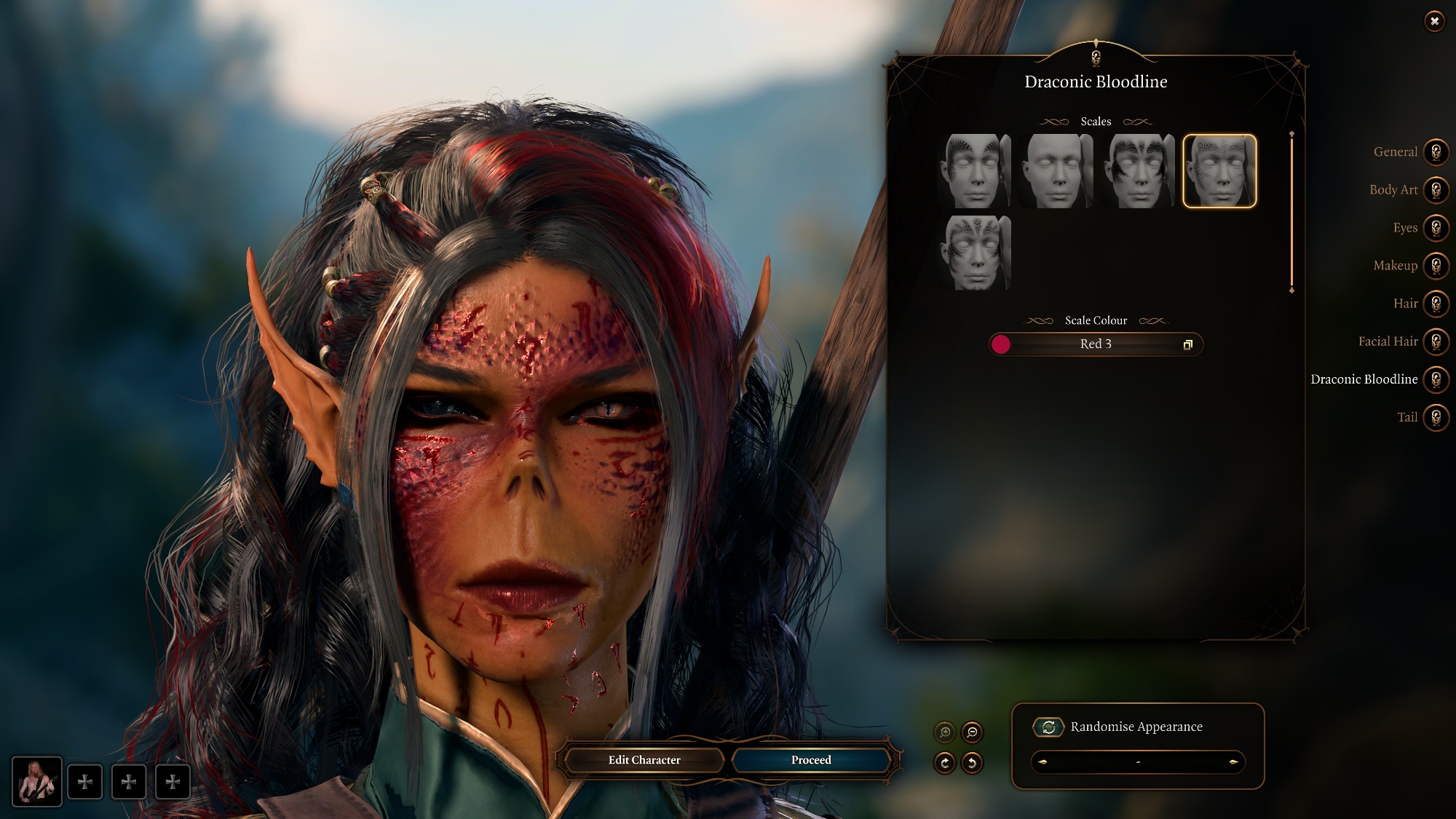Screen dimensions: 1456x819
Task: Open the Scale Colour Red 3 picker
Action: coord(1095,344)
